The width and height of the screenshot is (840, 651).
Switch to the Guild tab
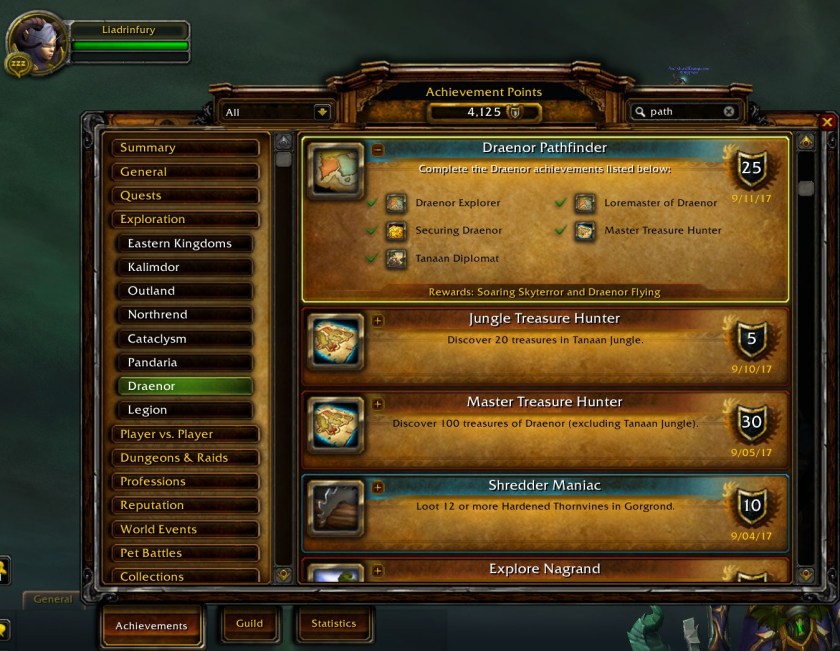(x=249, y=624)
